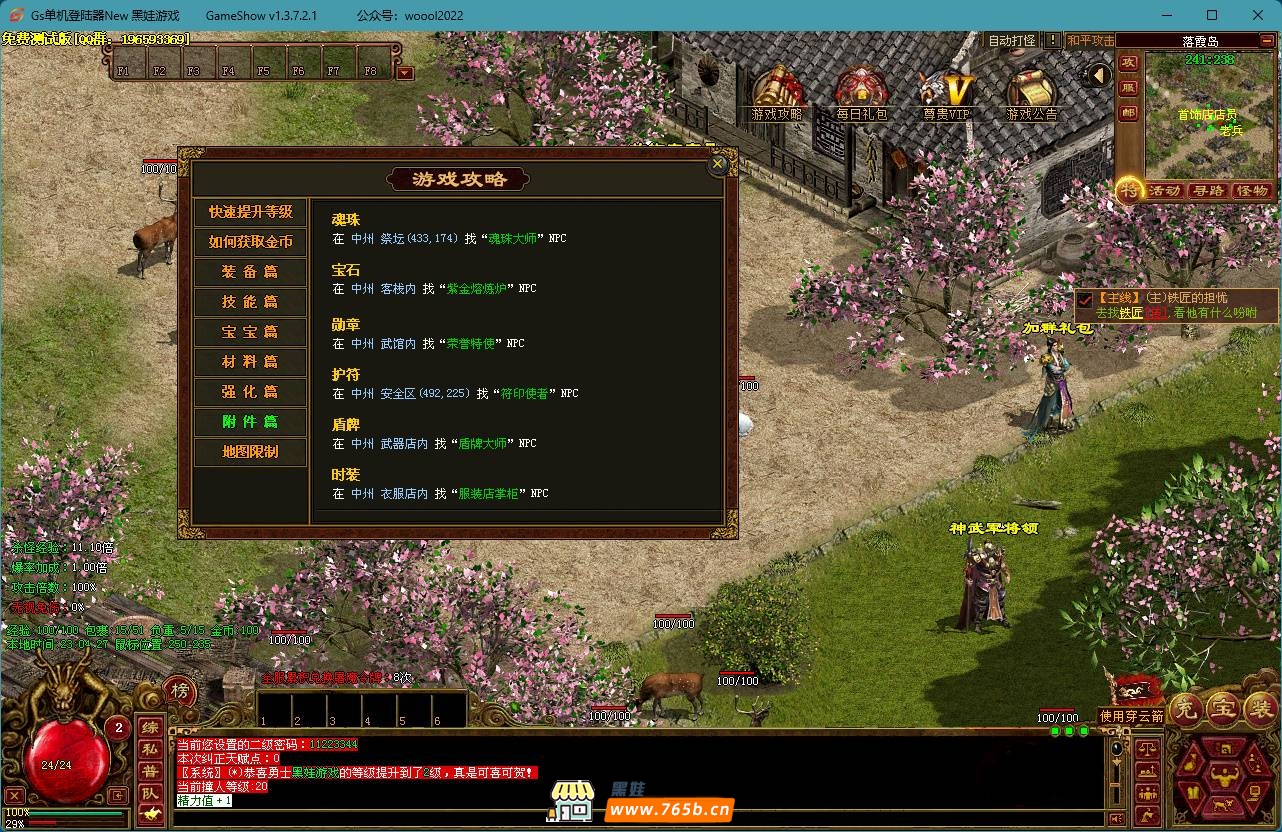Choose the 宝宝篇 guide tab
1282x832 pixels.
(251, 332)
